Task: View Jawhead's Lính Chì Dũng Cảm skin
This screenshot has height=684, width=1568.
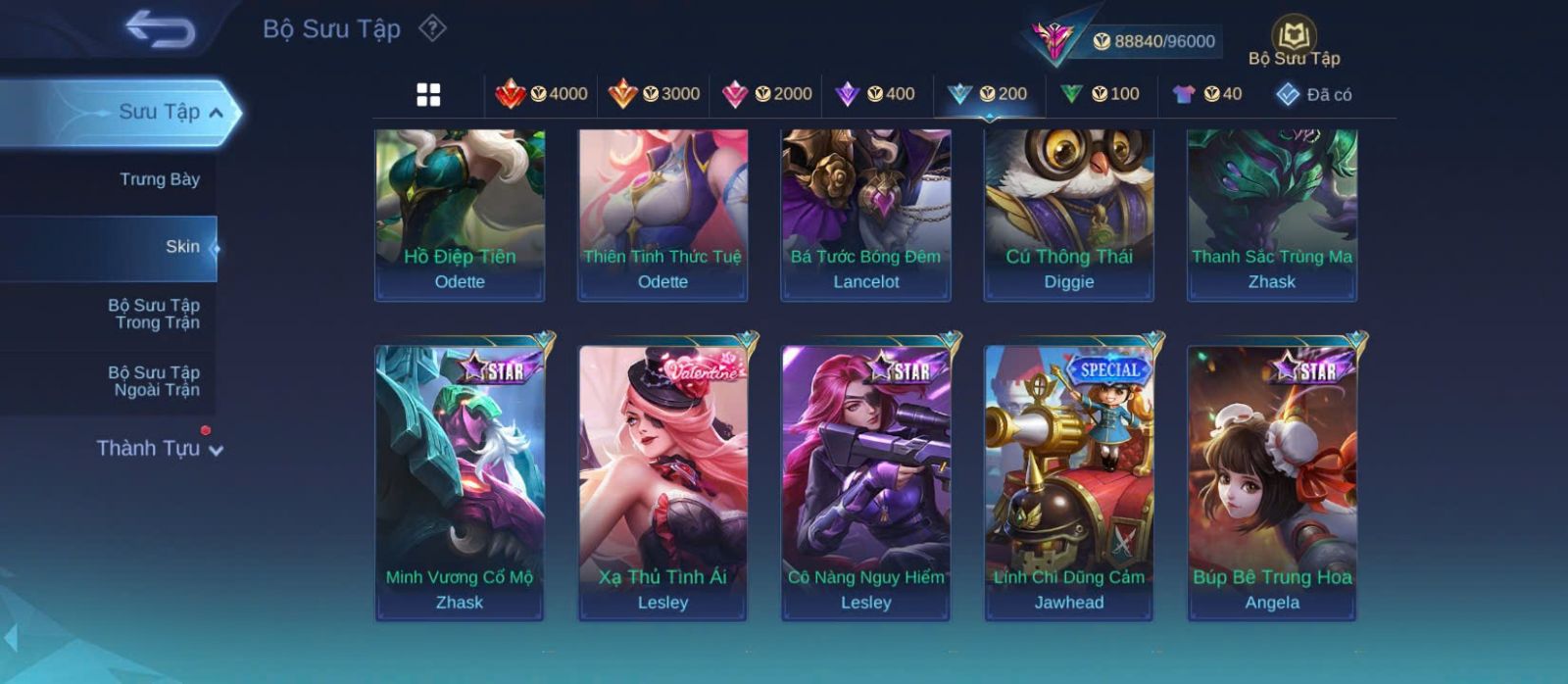Action: [1068, 482]
